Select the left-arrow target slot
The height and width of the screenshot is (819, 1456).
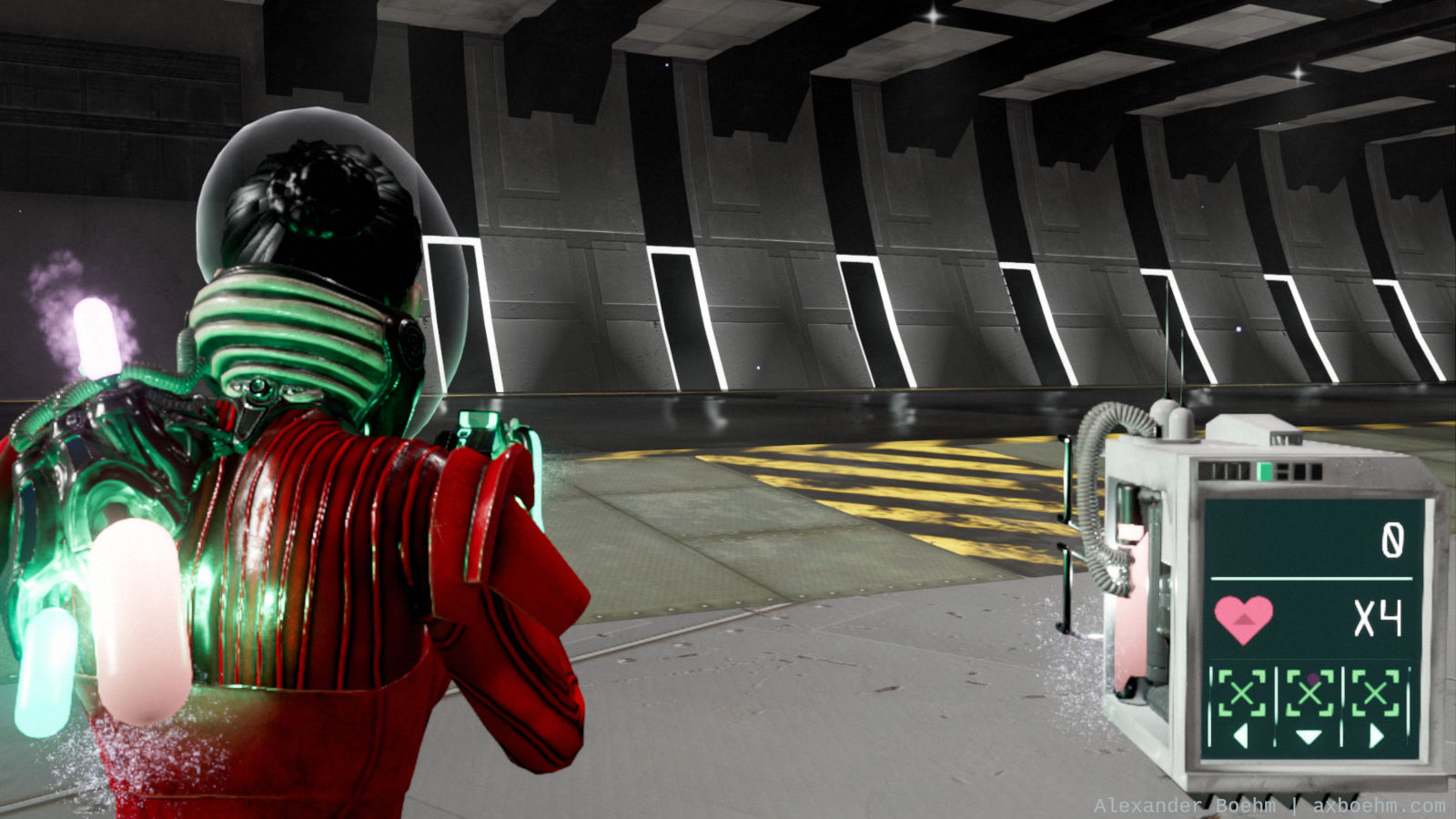pos(1242,706)
